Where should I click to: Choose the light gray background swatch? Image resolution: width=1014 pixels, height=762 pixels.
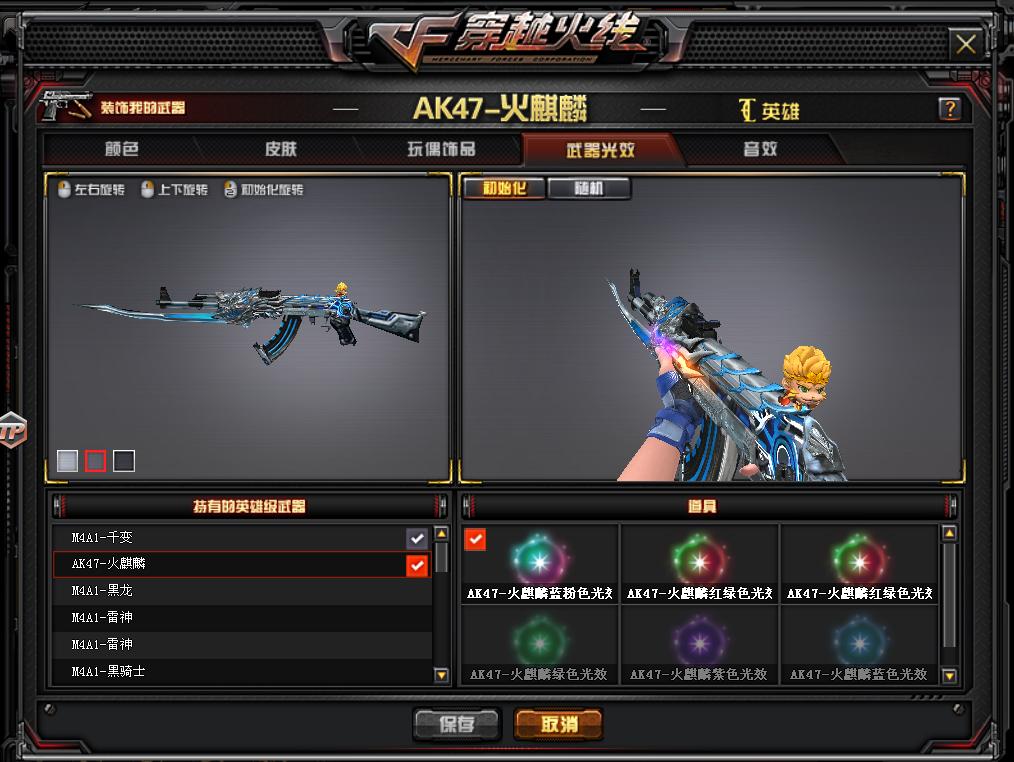click(x=67, y=460)
